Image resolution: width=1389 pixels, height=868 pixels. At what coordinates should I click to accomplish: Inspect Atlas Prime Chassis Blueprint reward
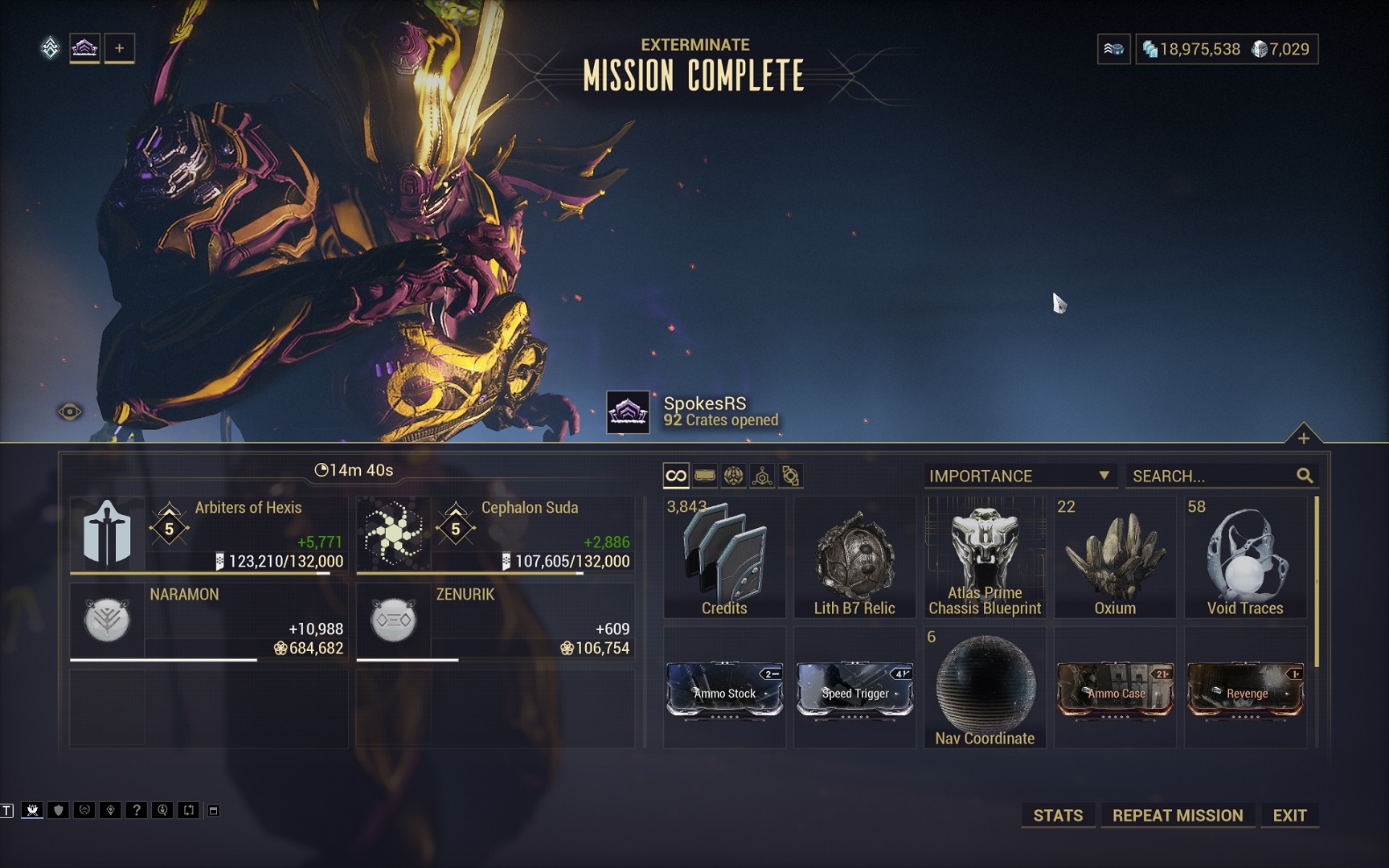click(x=985, y=558)
